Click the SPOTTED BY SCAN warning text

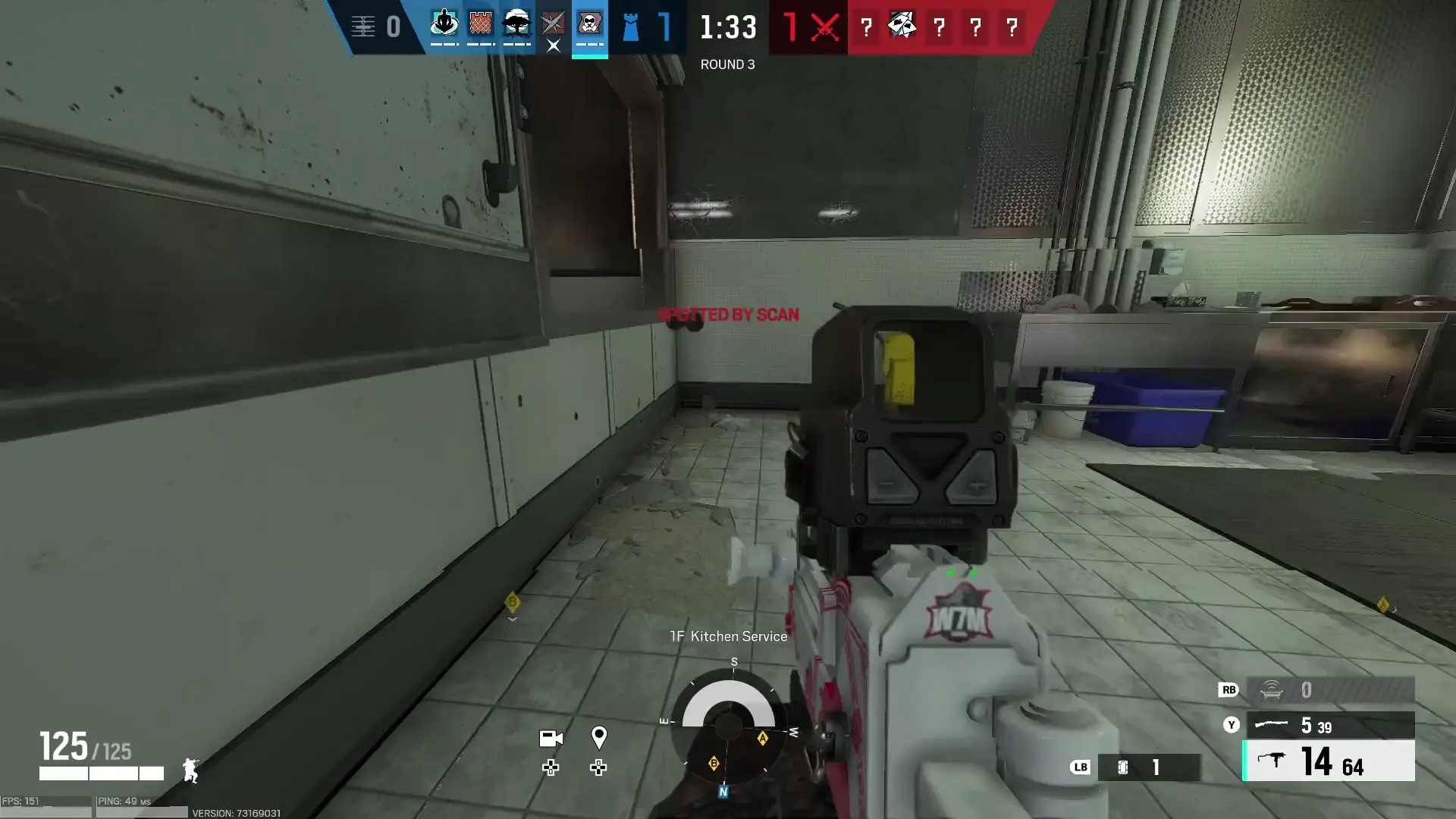pos(729,314)
